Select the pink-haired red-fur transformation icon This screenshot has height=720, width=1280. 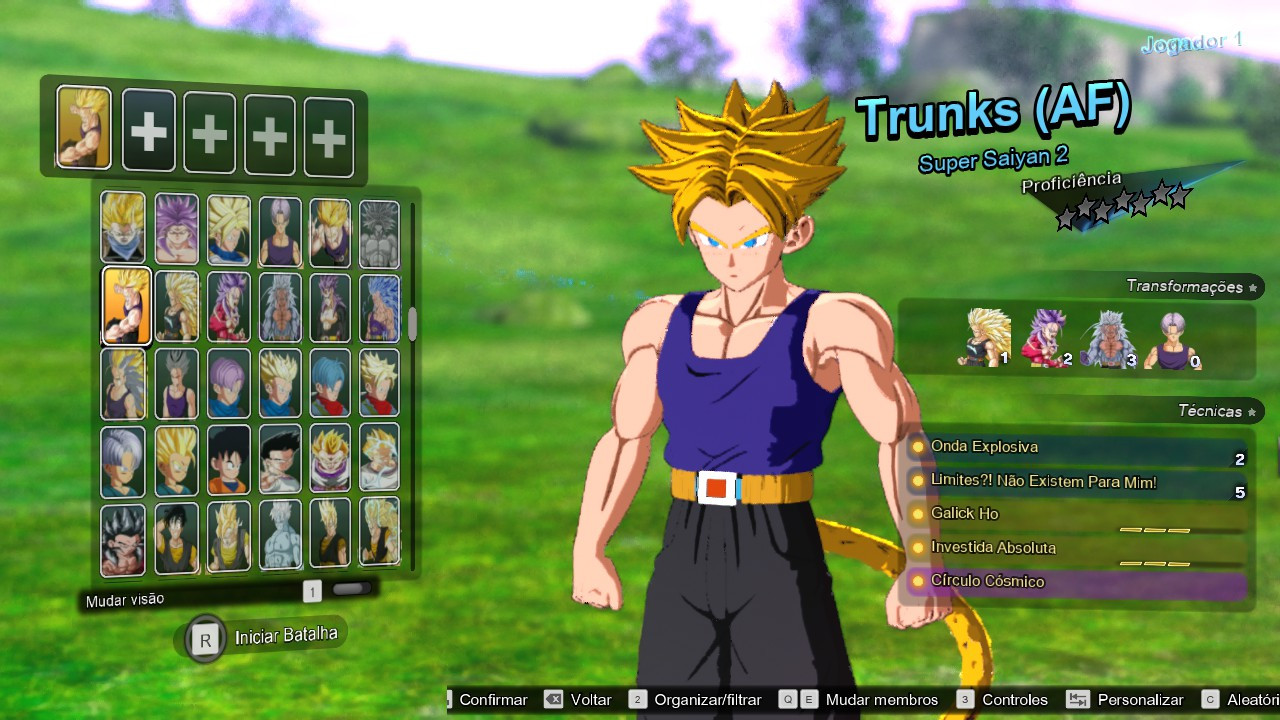coord(1044,338)
